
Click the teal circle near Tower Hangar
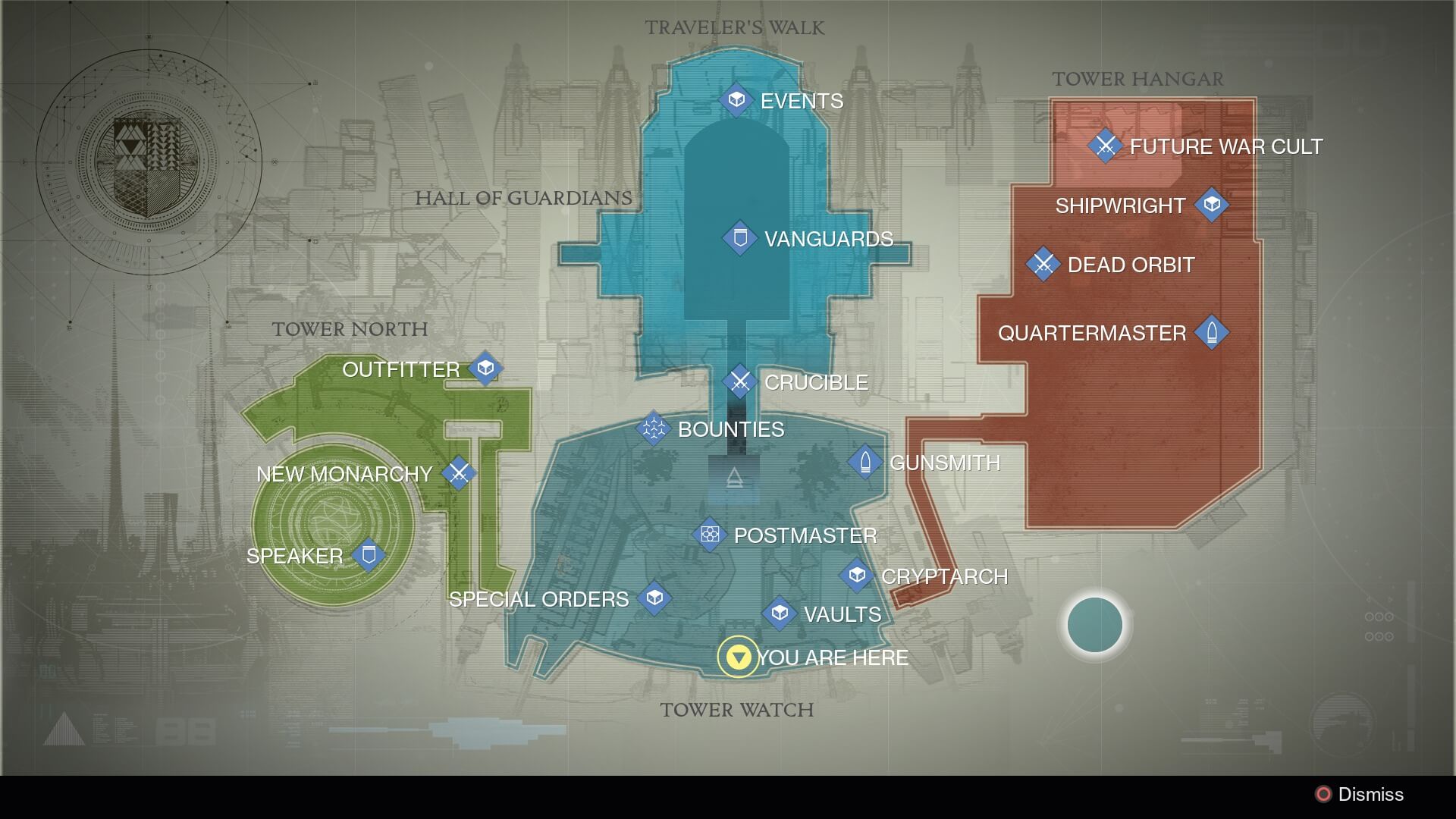(1094, 625)
